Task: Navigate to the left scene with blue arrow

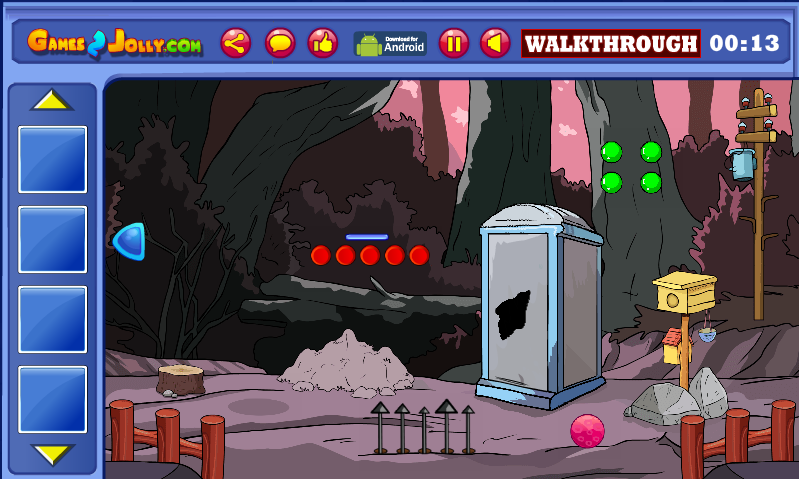Action: pyautogui.click(x=130, y=241)
